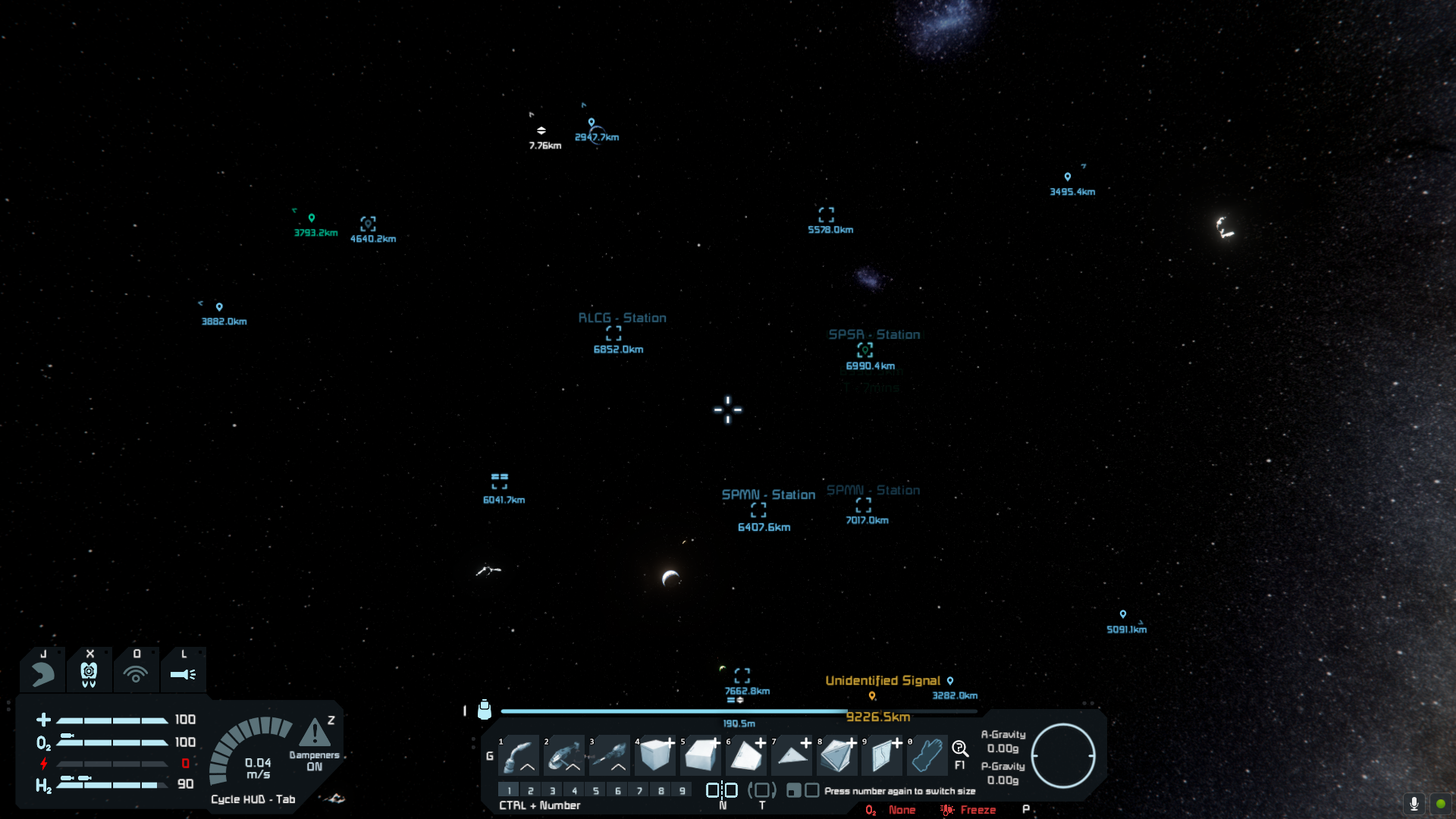Switch to toolbar page 5
This screenshot has height=819, width=1456.
(x=596, y=790)
